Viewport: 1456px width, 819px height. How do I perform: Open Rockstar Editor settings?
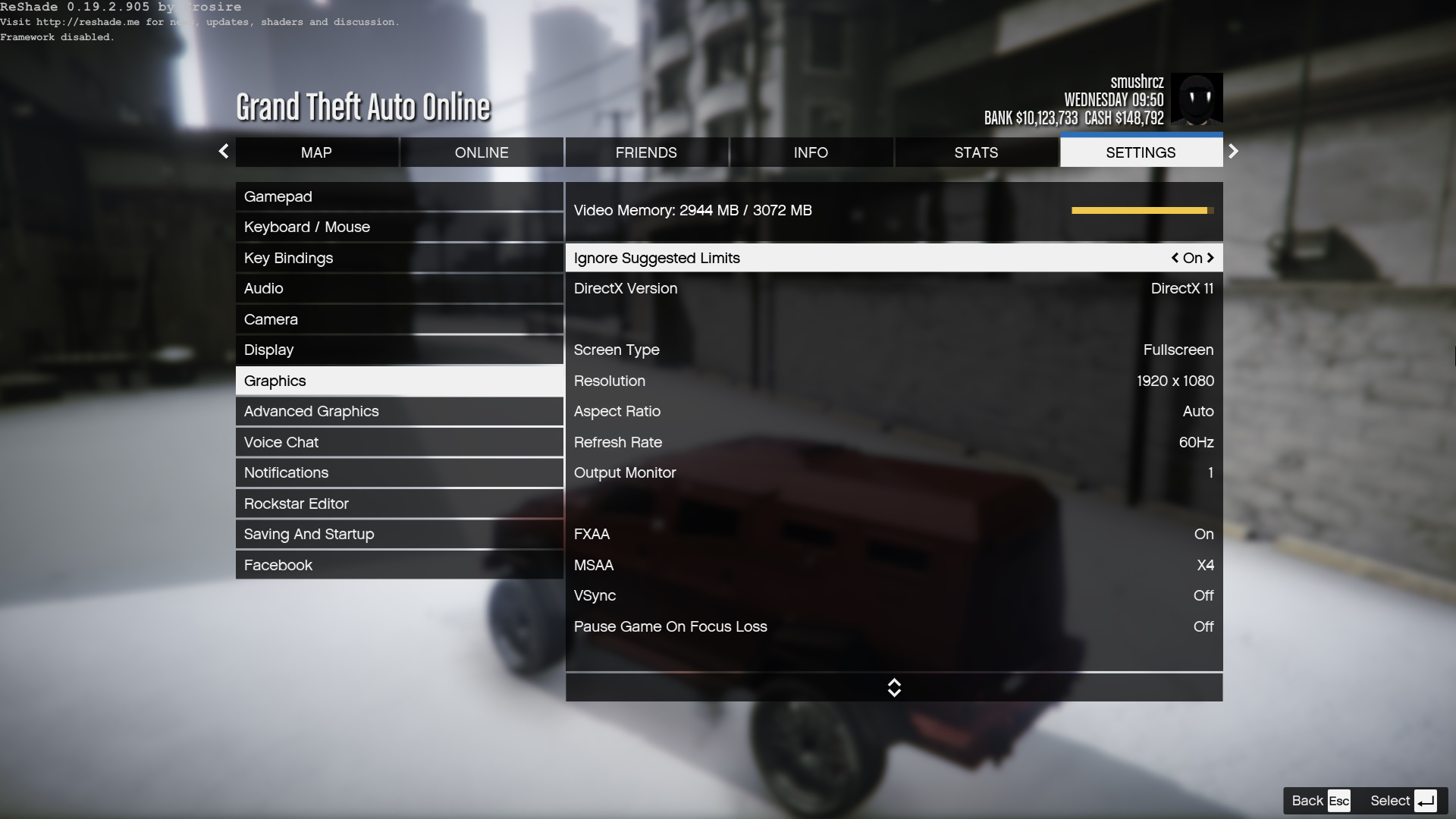399,504
